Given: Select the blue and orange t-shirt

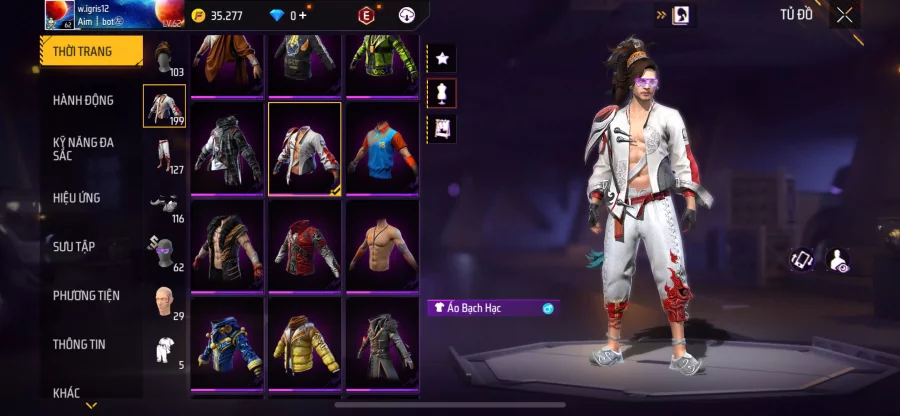Looking at the screenshot, I should pyautogui.click(x=382, y=147).
